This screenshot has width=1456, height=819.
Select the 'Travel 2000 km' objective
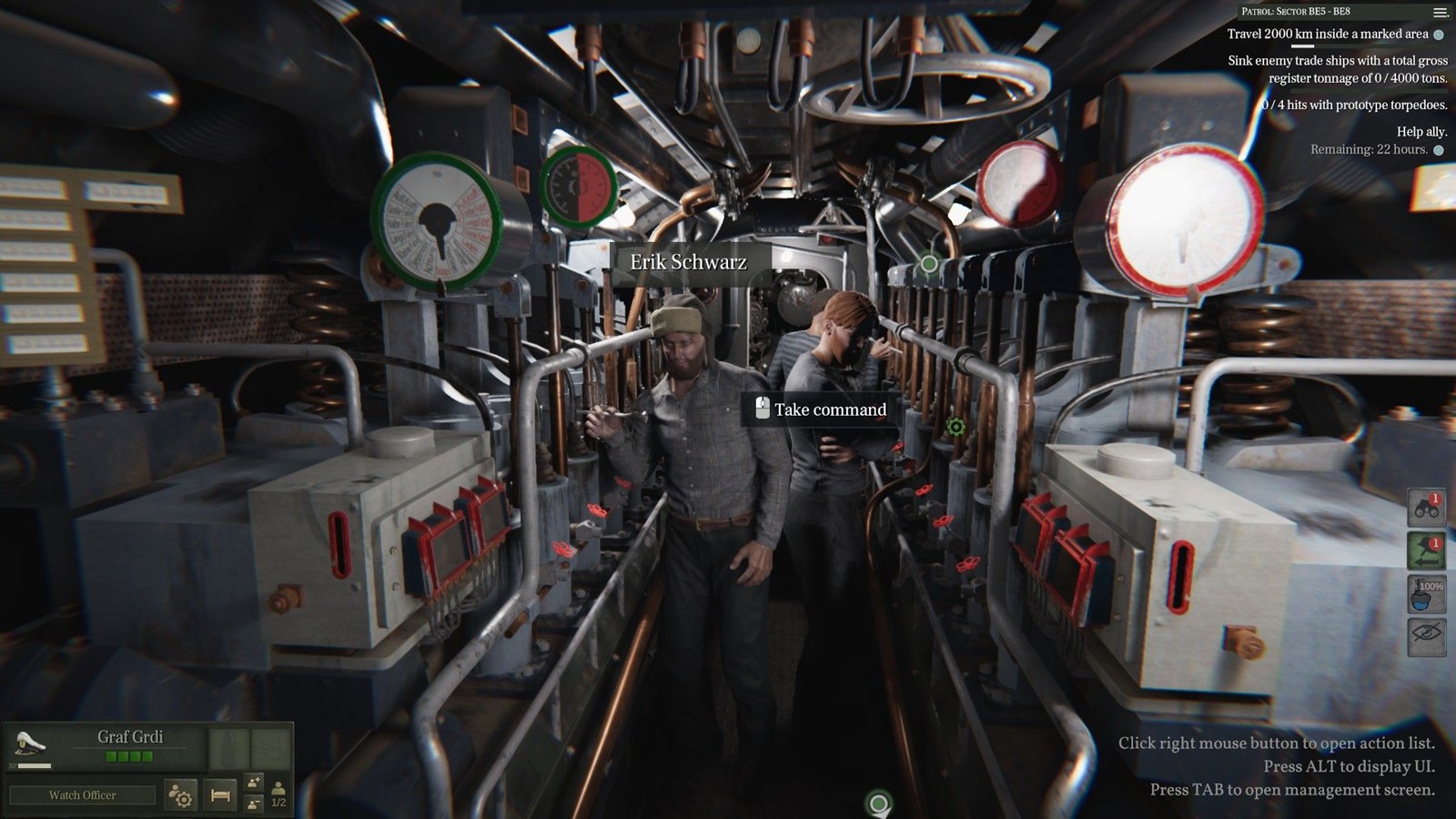1327,35
